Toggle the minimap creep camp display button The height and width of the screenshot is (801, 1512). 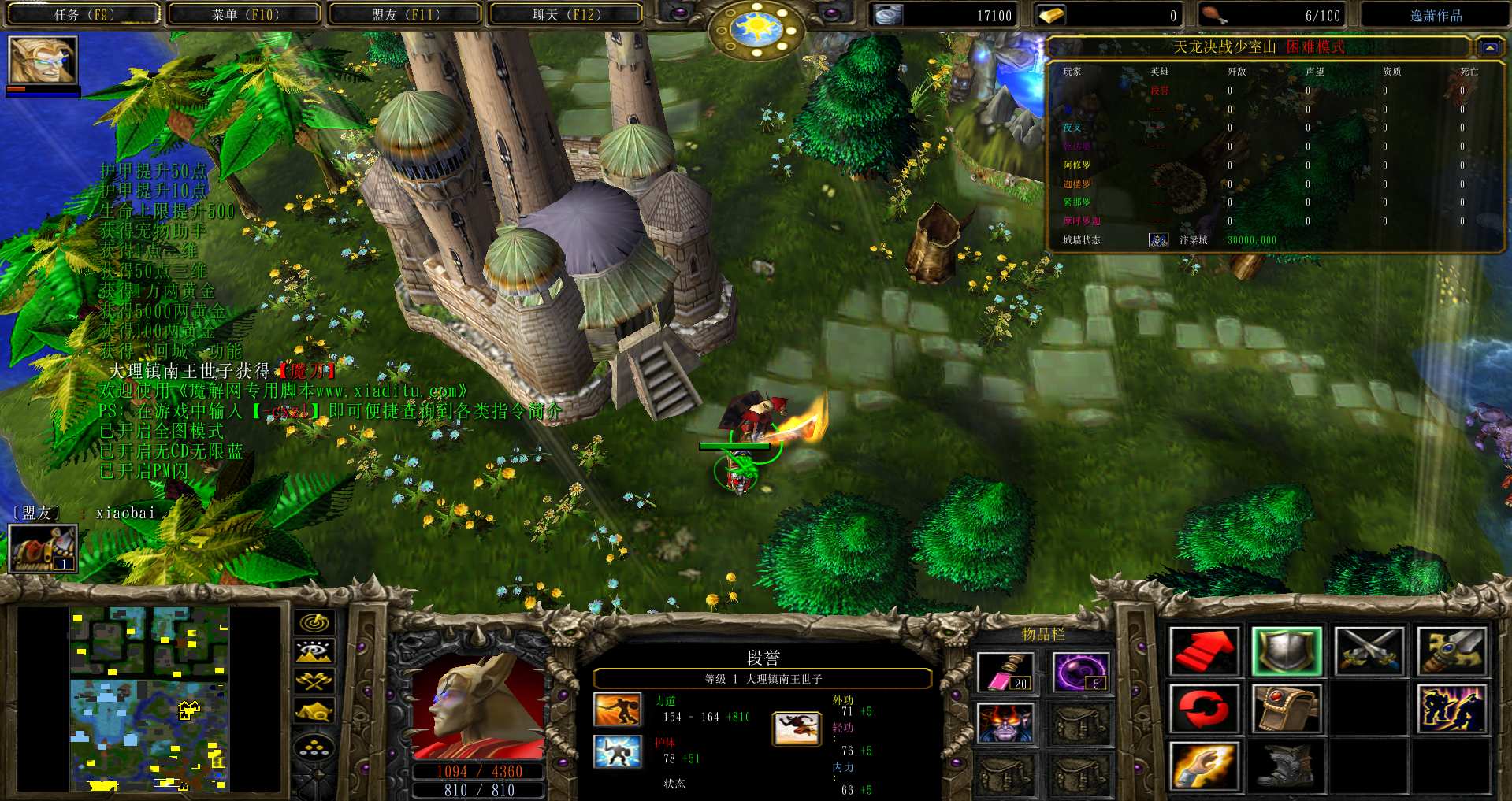coord(314,711)
